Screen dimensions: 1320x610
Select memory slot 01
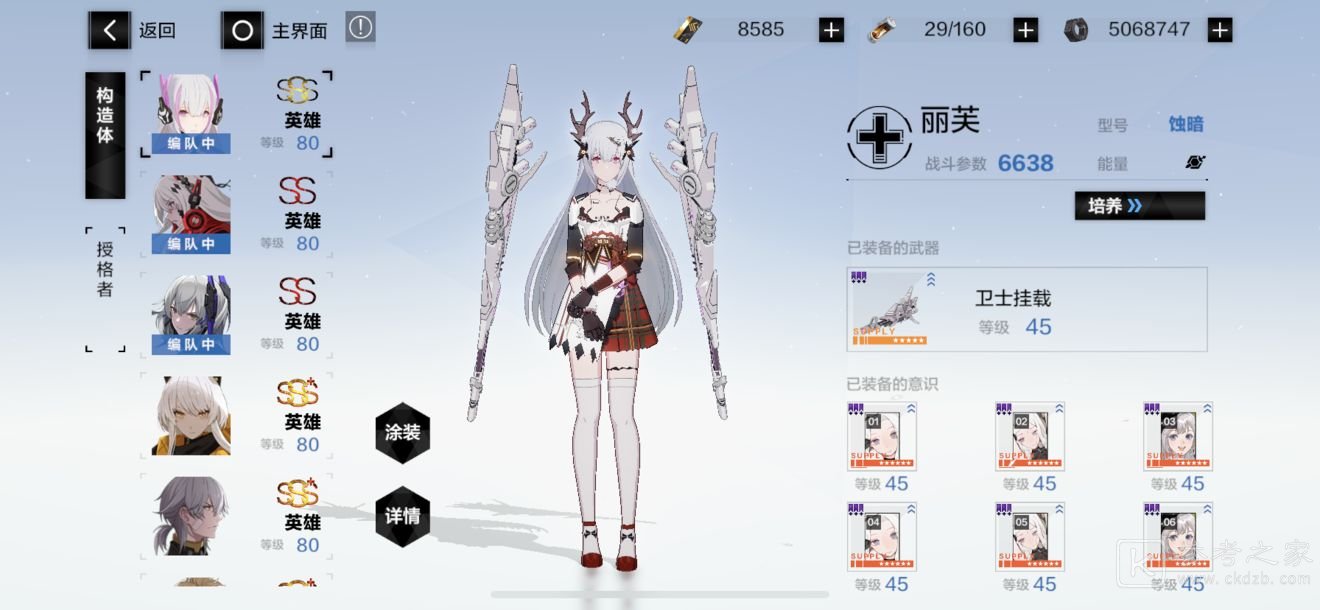(881, 437)
